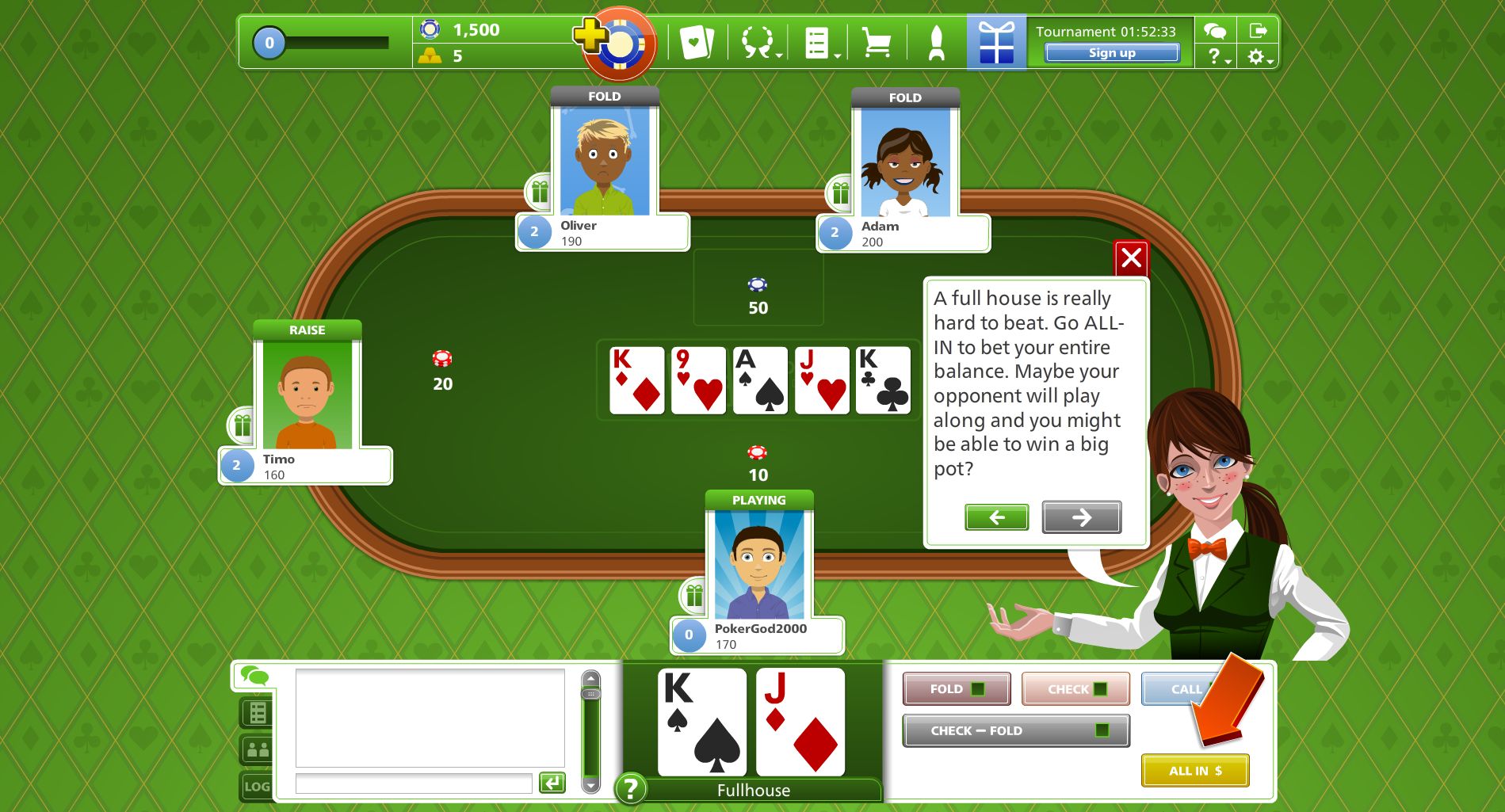Choose the CHECK action button
The height and width of the screenshot is (812, 1505).
pos(1075,688)
